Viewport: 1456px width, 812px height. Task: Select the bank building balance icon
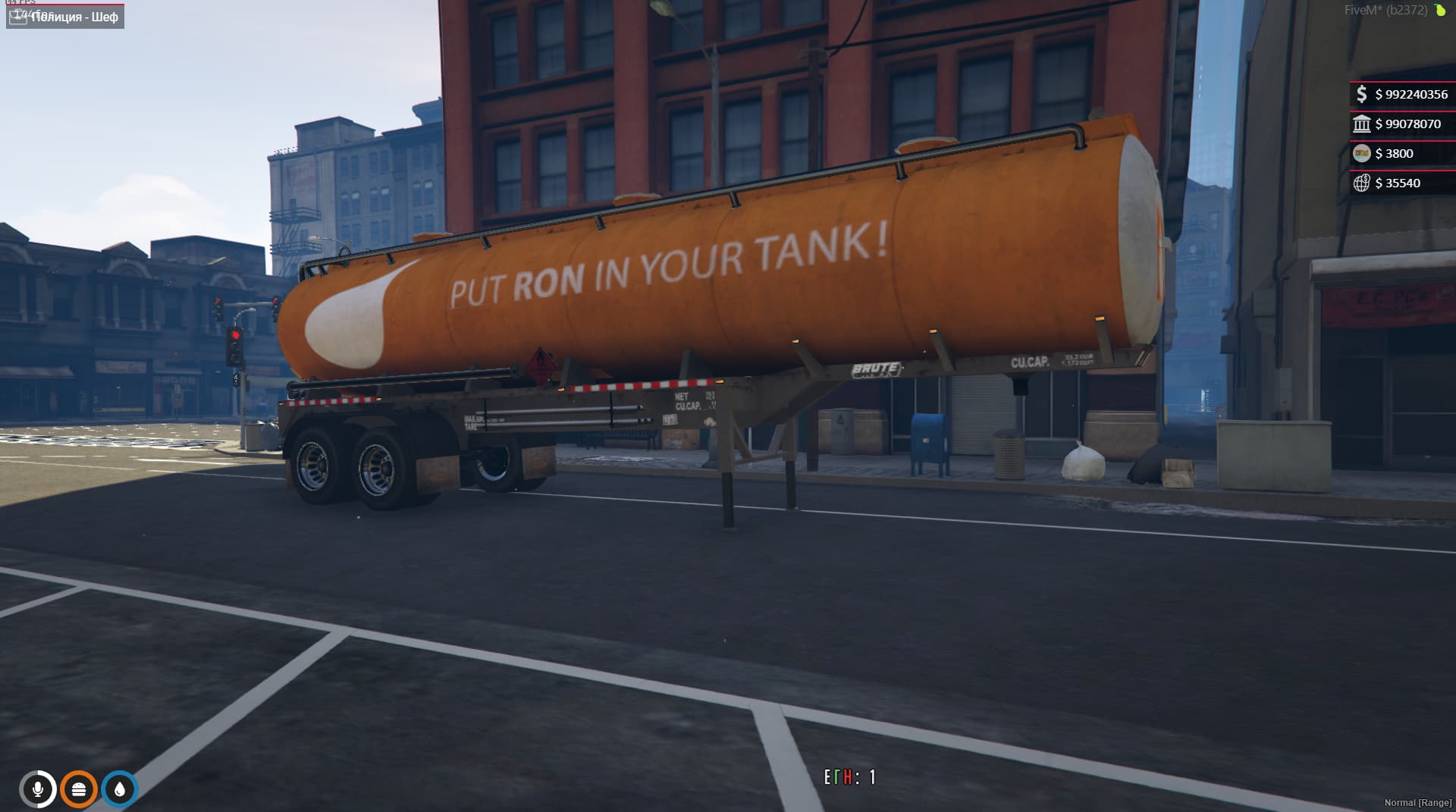tap(1361, 124)
